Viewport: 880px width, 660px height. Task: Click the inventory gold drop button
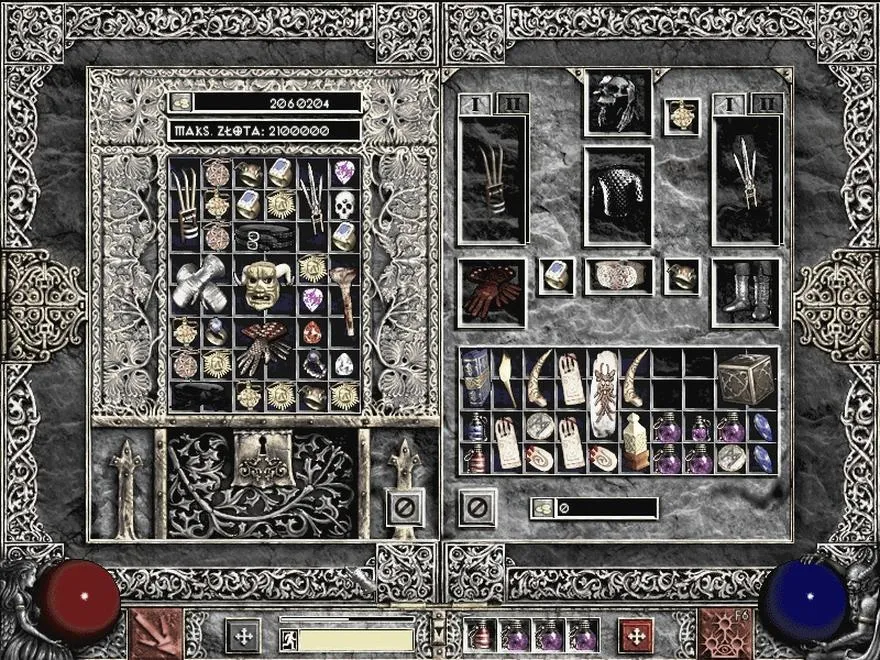541,508
